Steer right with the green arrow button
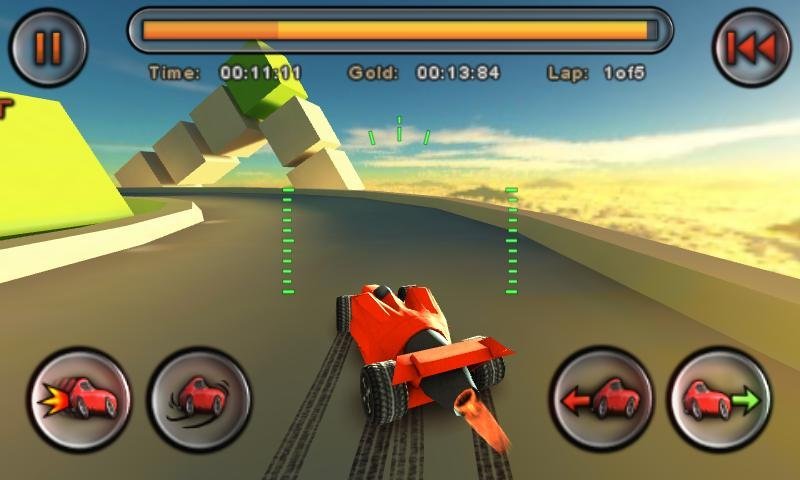Screen dimensions: 800x480 (x=720, y=399)
